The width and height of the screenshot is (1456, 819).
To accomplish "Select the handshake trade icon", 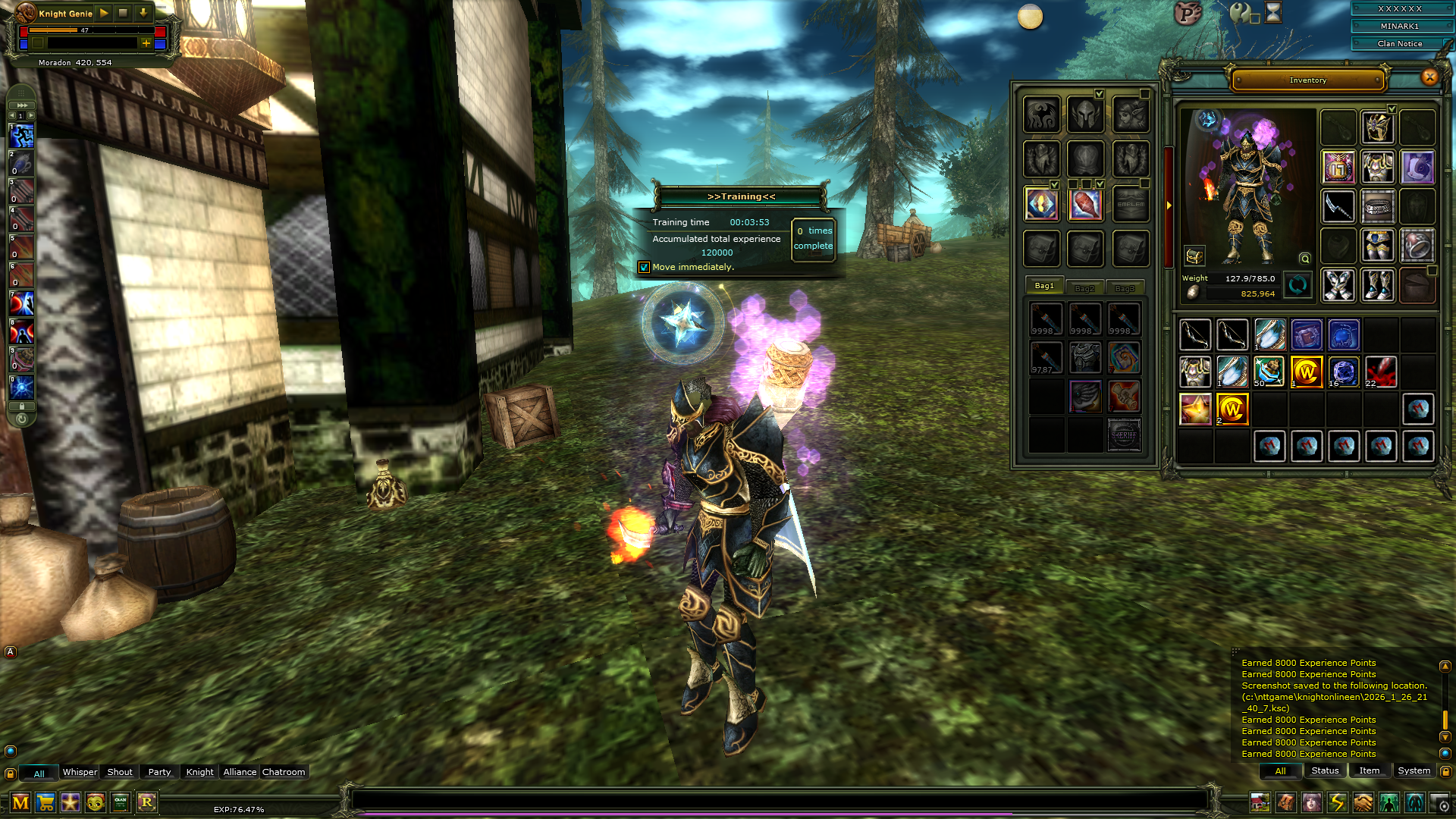I will (1362, 802).
